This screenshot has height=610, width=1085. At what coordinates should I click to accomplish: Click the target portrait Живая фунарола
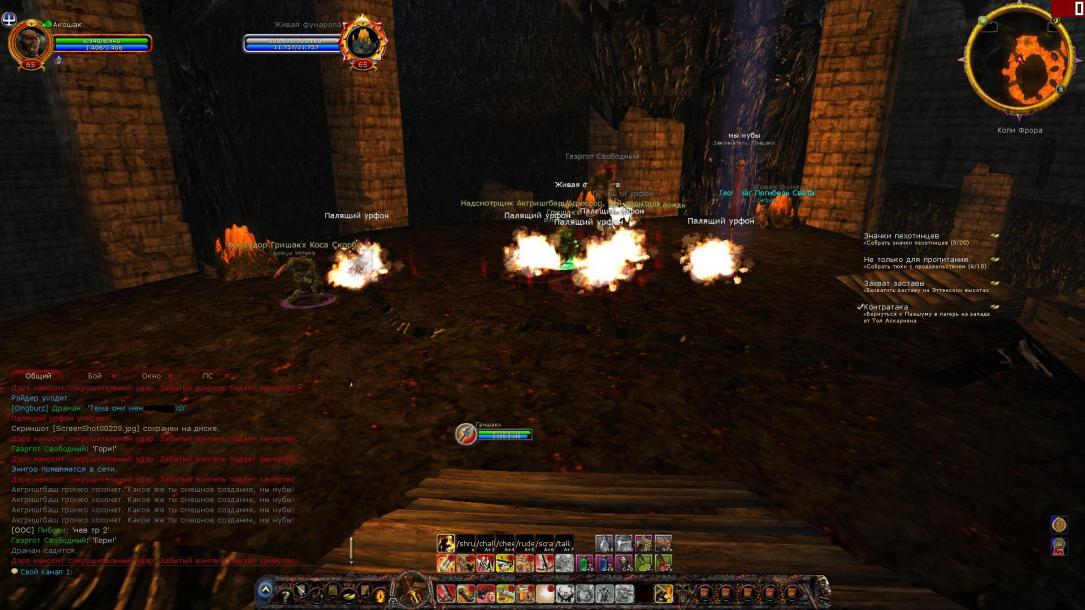(x=362, y=42)
